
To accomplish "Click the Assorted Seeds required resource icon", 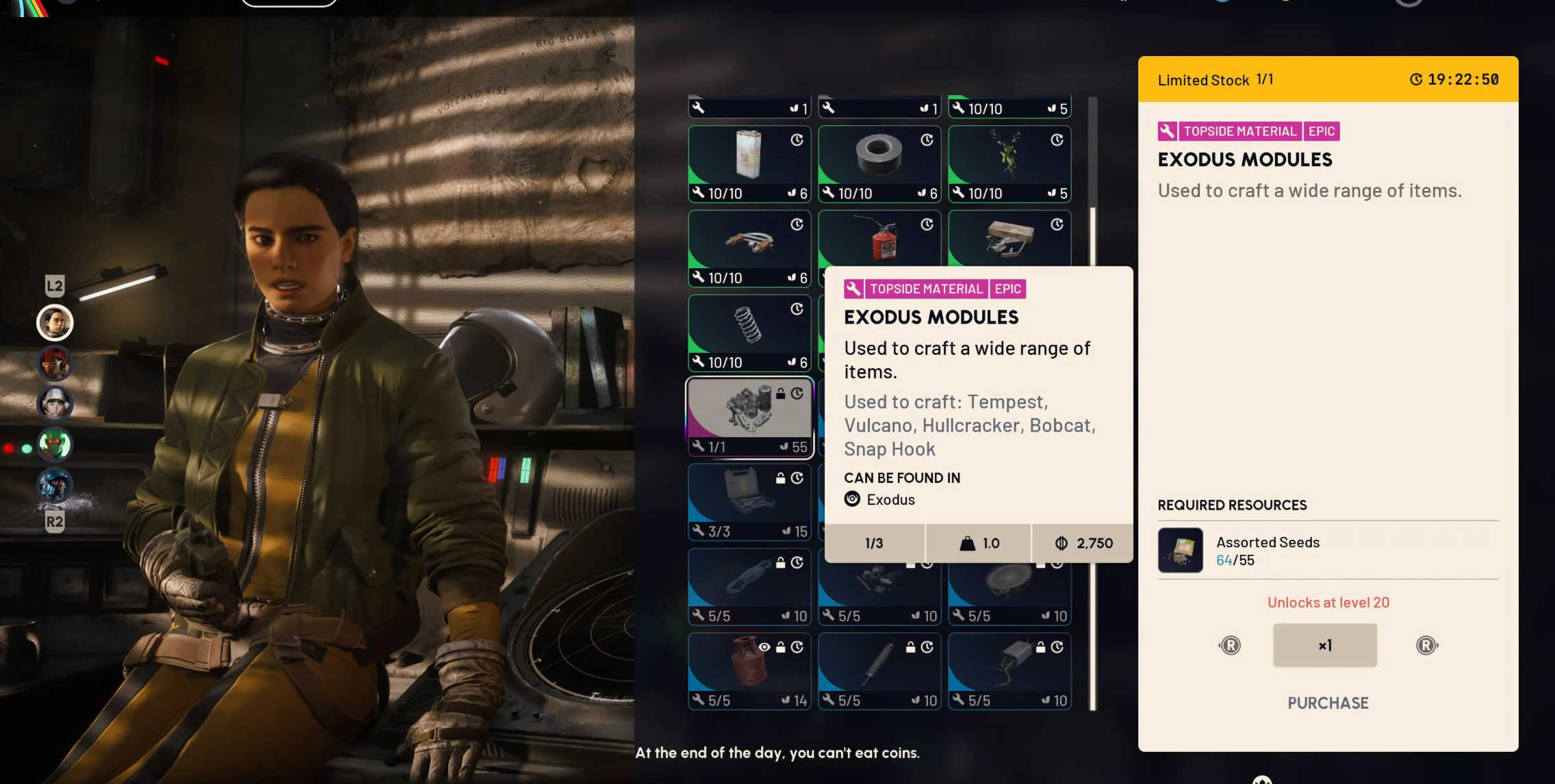I will [1180, 550].
